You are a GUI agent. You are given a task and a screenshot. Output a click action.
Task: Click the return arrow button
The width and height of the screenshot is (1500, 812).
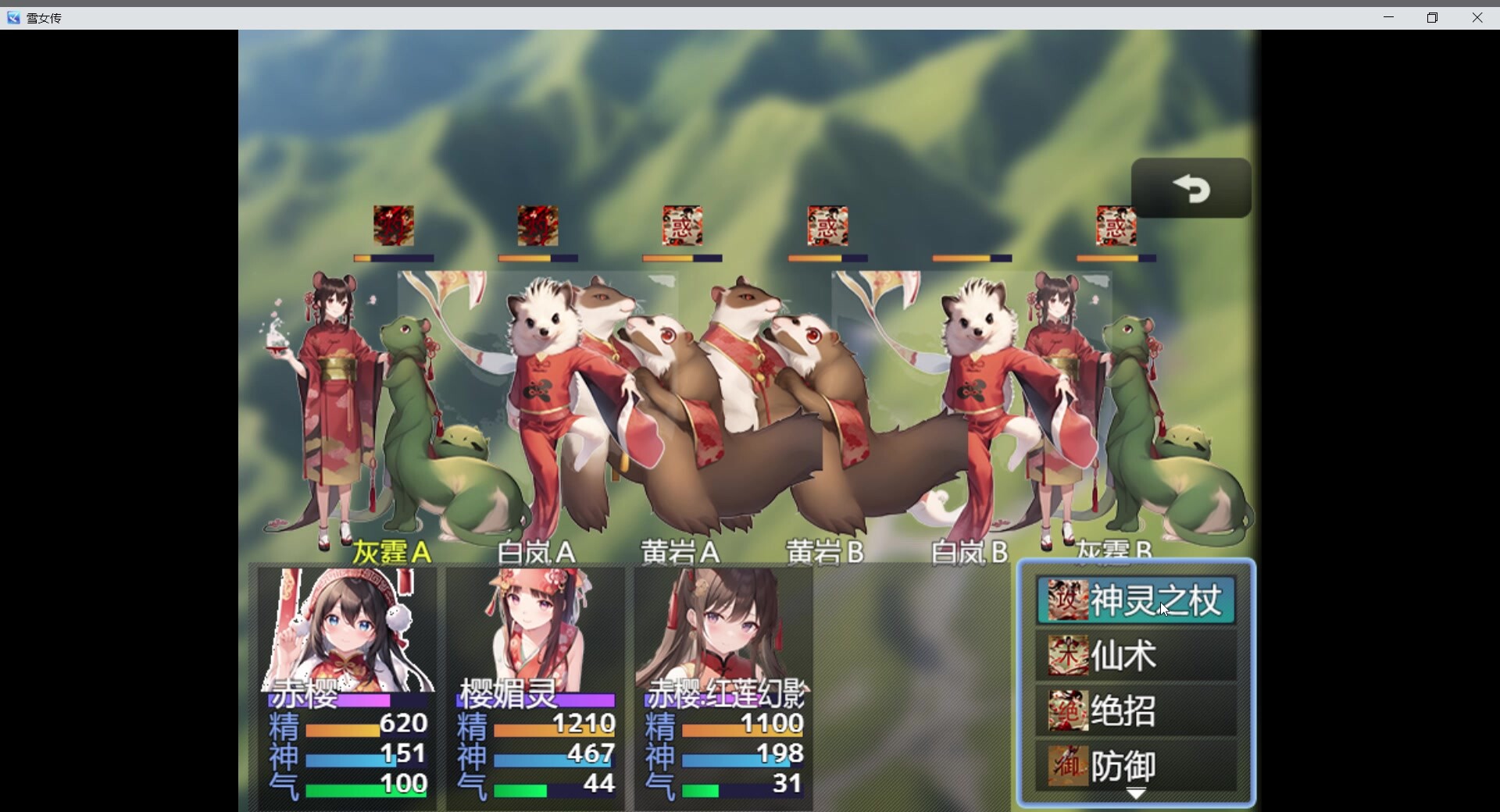(1192, 188)
